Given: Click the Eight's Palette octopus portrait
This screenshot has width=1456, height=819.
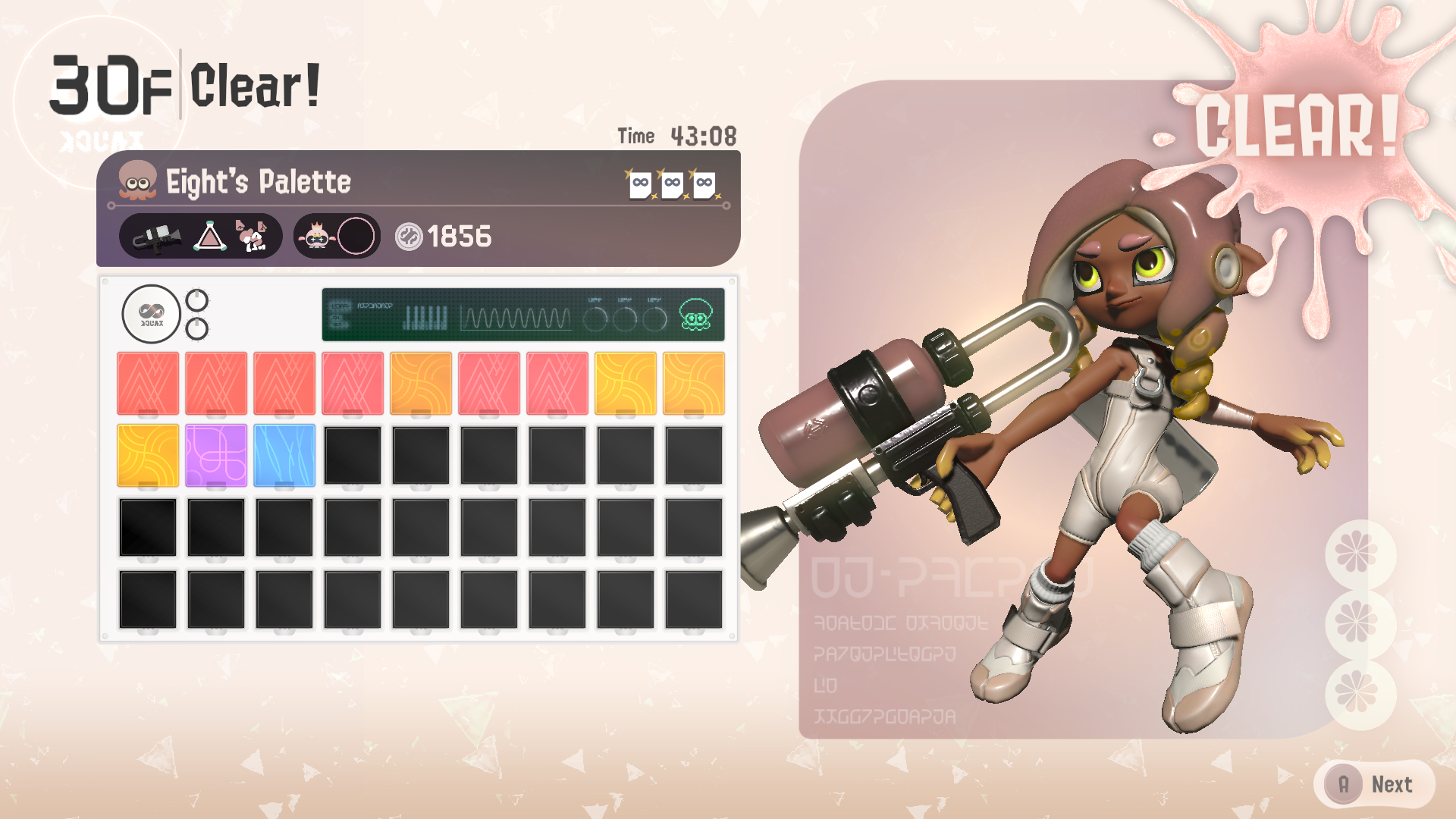Looking at the screenshot, I should pos(137,181).
